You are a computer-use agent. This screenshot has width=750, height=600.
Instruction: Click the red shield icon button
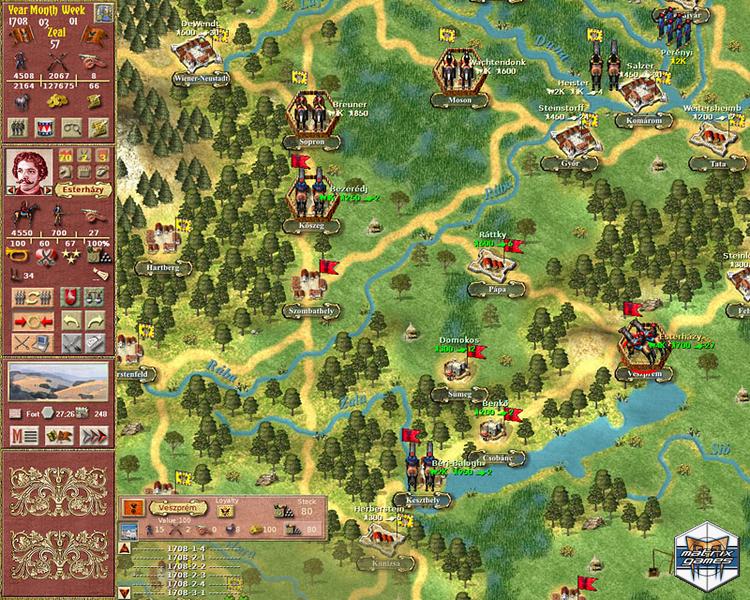click(70, 297)
